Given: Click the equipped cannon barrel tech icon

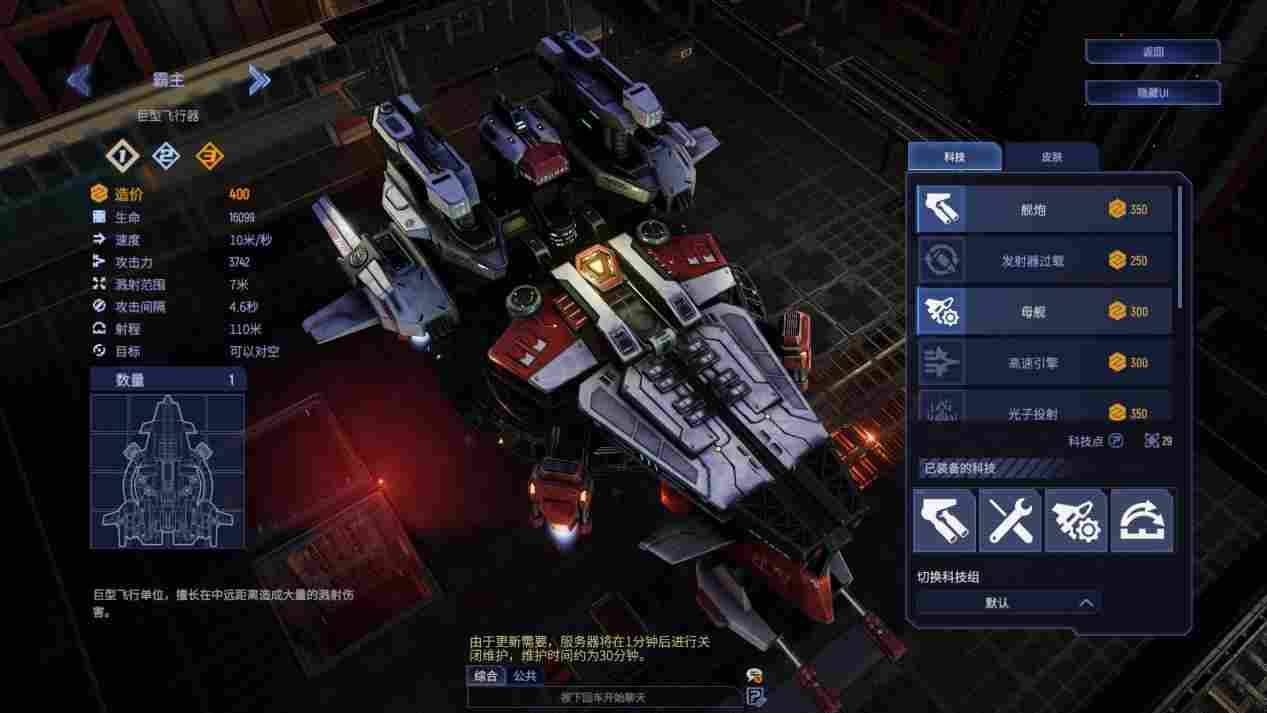Looking at the screenshot, I should [944, 520].
